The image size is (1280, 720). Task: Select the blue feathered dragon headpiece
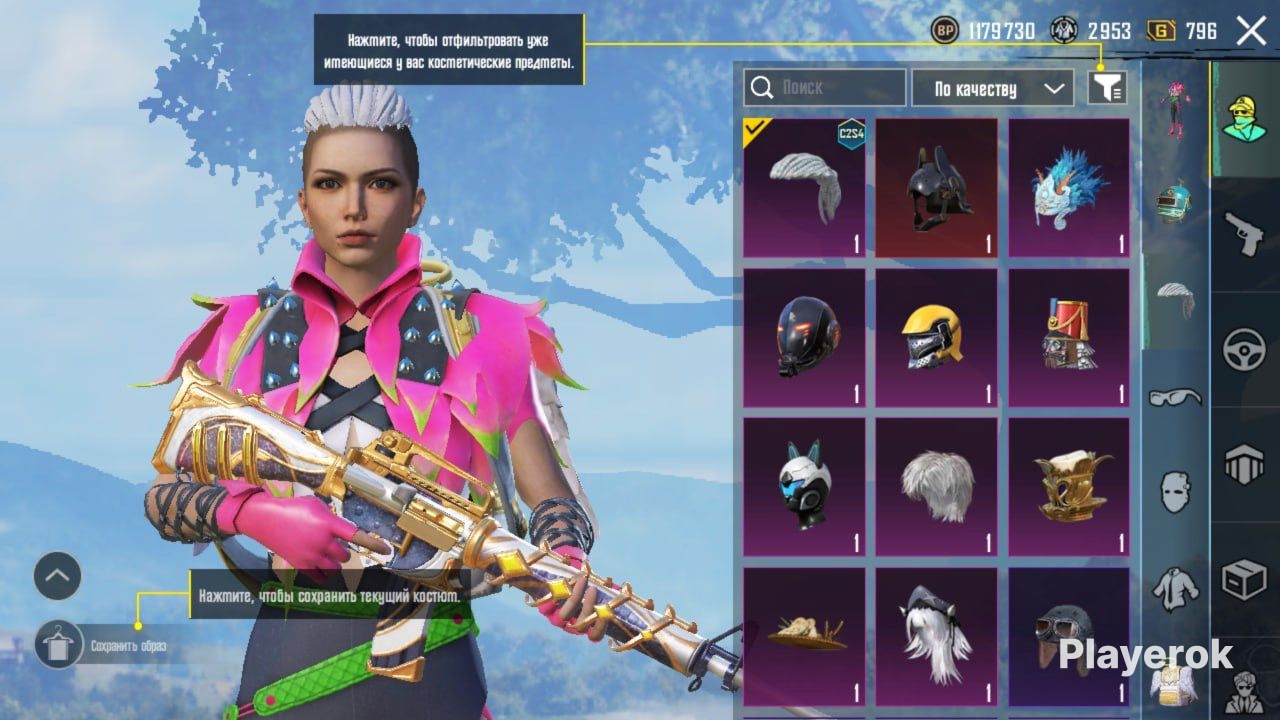(1068, 188)
